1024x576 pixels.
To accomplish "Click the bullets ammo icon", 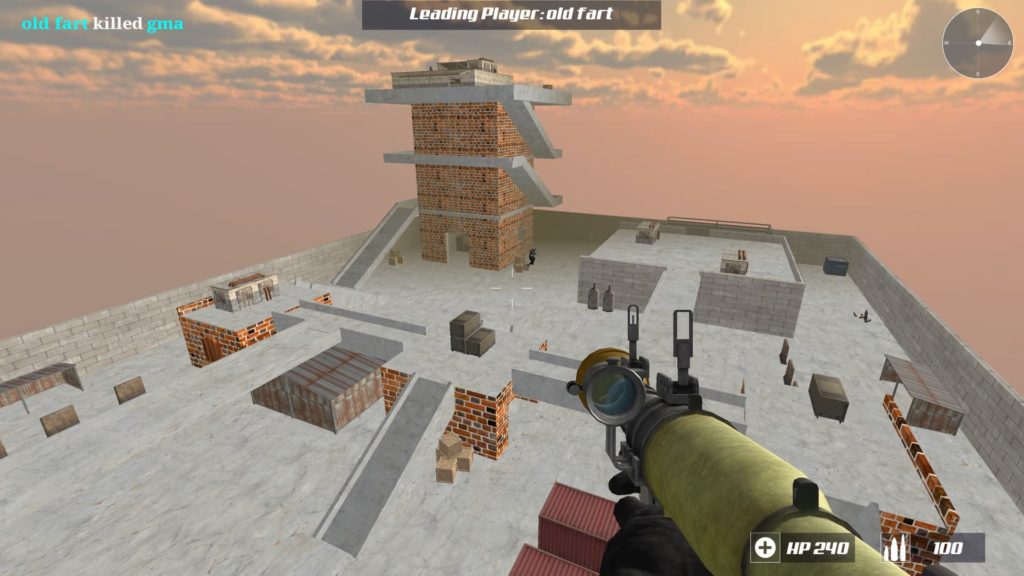I will (897, 548).
